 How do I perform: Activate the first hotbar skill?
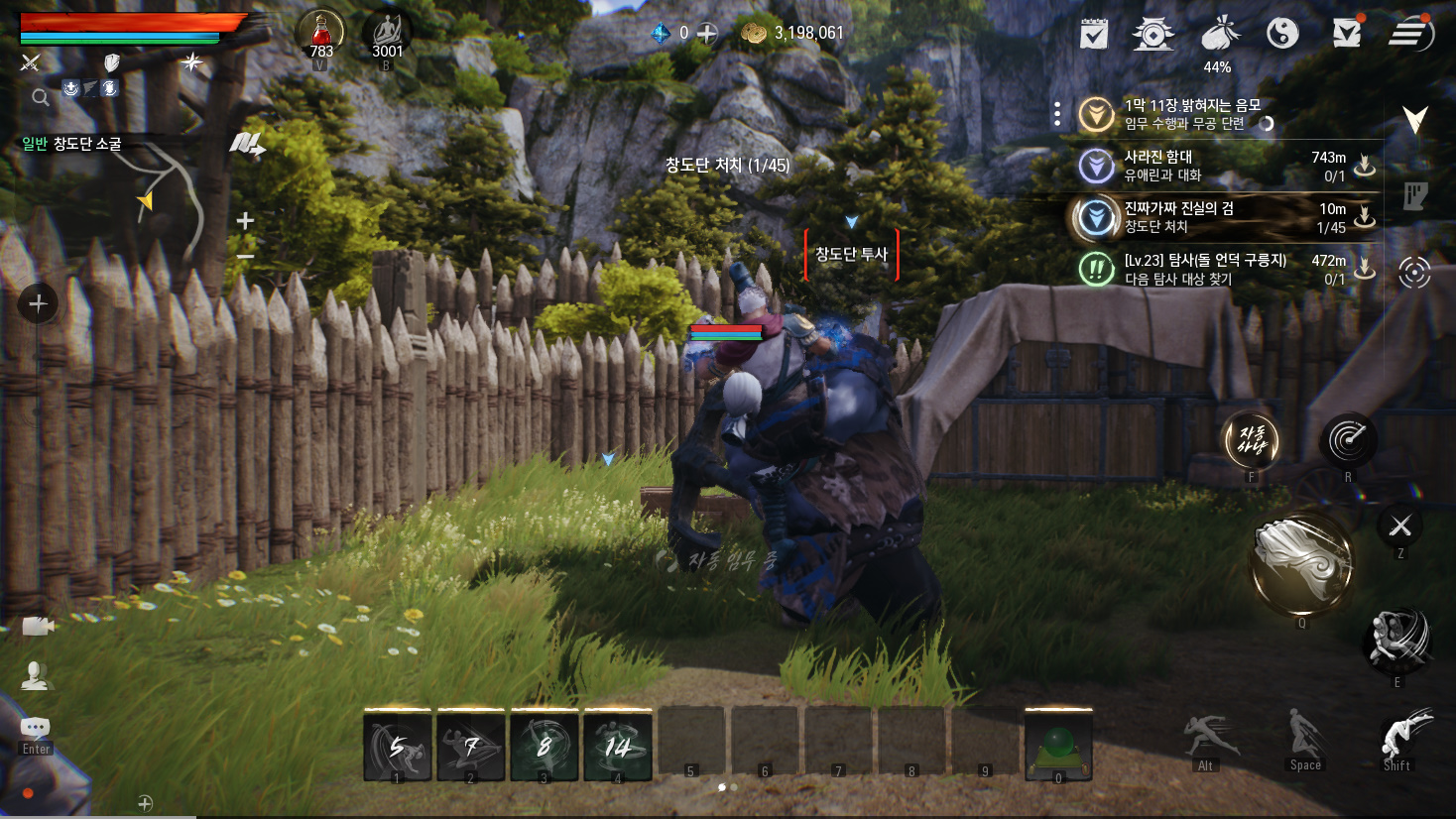point(398,746)
